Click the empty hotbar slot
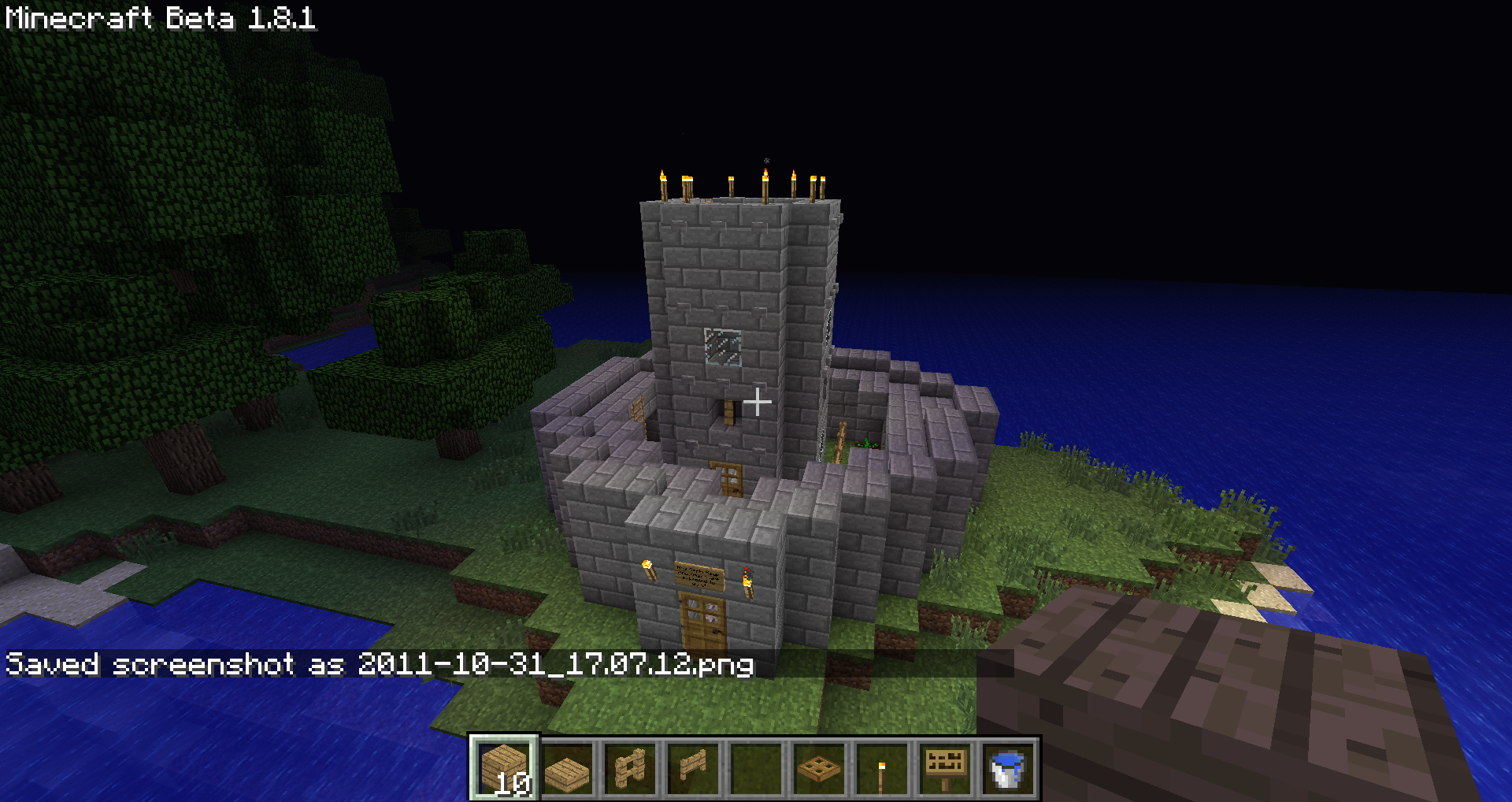1512x802 pixels. tap(756, 768)
